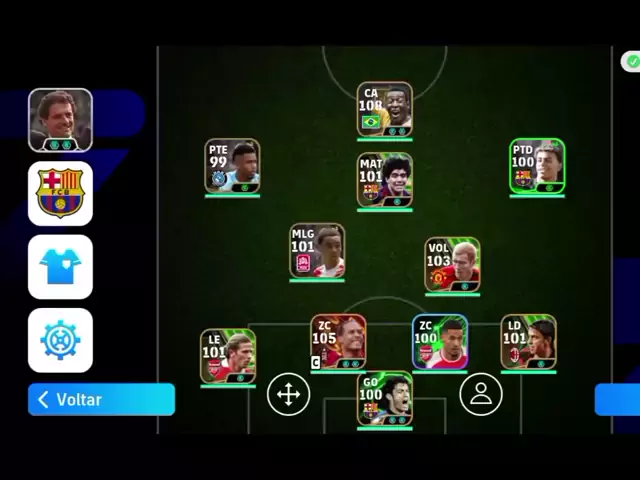The image size is (640, 480).
Task: Select the MAT midfielder card rated 101
Action: point(385,180)
